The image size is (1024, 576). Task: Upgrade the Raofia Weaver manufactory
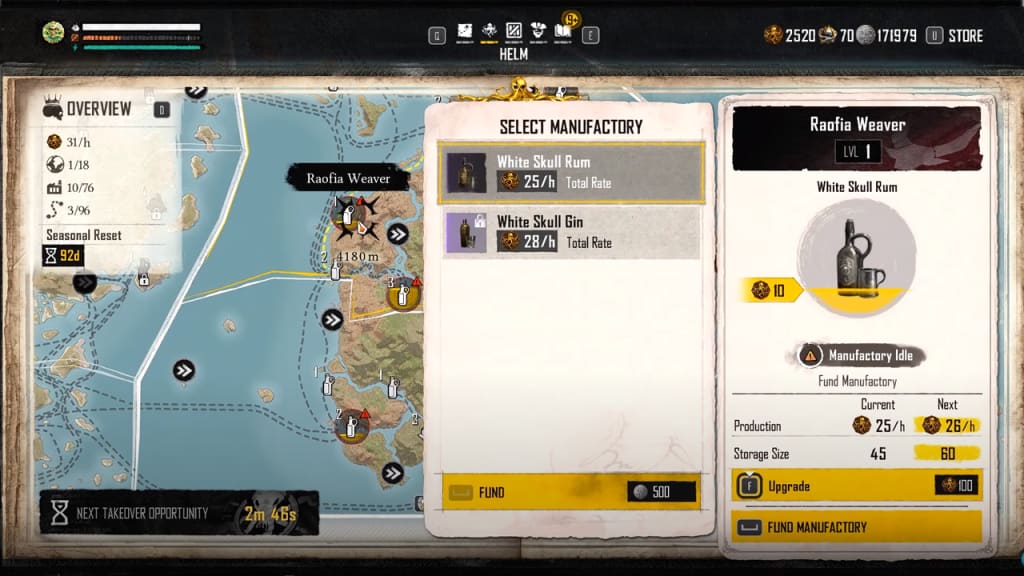point(856,486)
